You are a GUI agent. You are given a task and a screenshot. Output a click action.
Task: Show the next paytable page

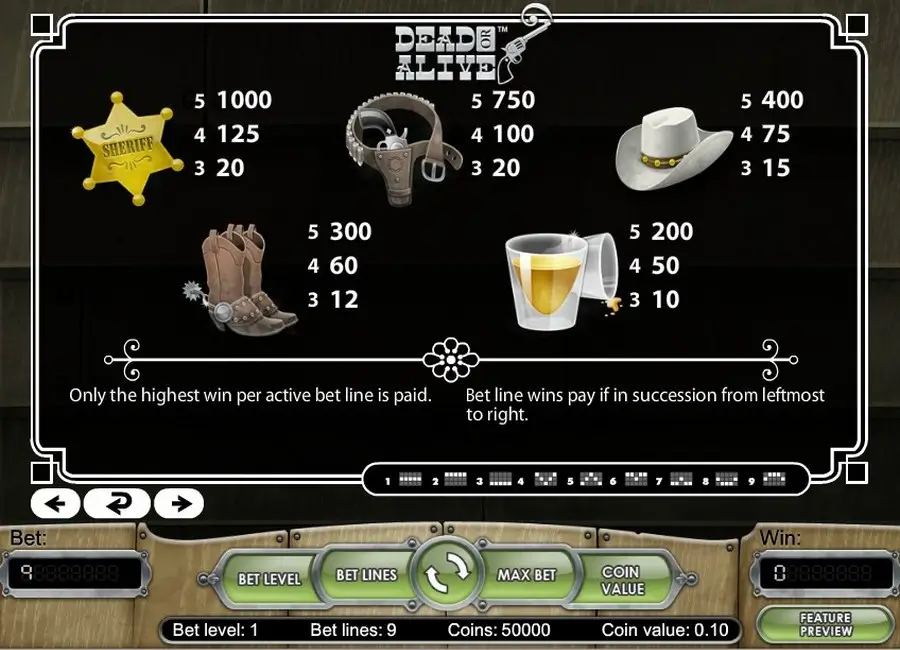[180, 503]
